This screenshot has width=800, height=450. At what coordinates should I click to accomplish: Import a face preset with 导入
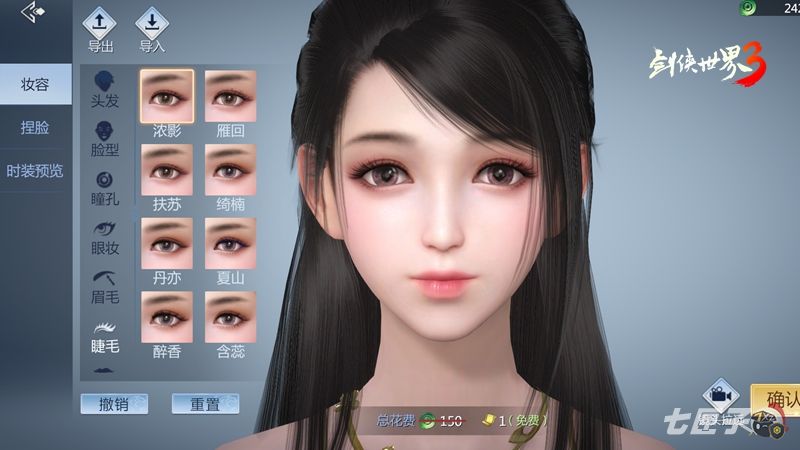[x=152, y=26]
